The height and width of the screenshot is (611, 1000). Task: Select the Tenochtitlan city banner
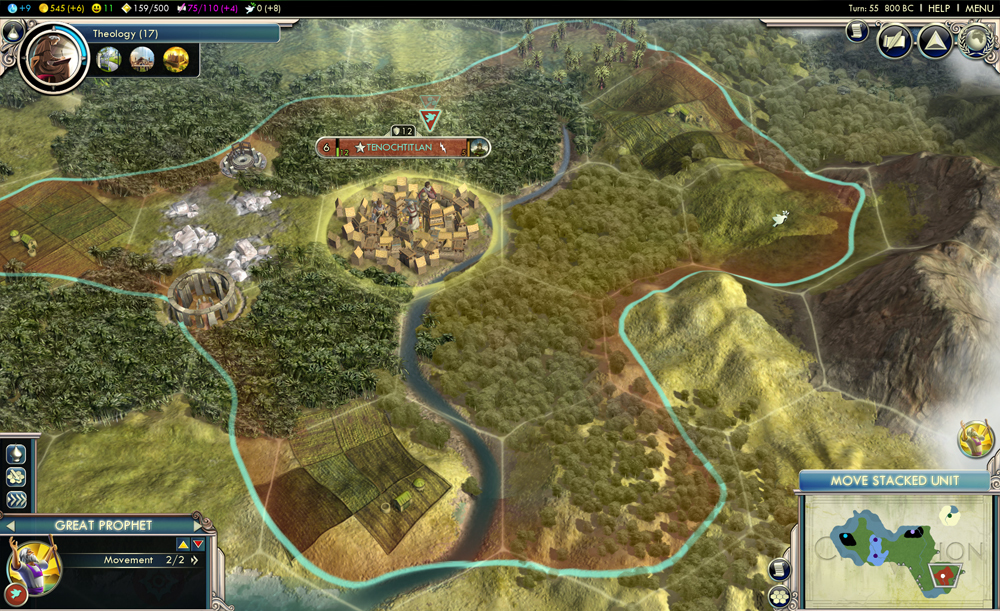point(403,147)
